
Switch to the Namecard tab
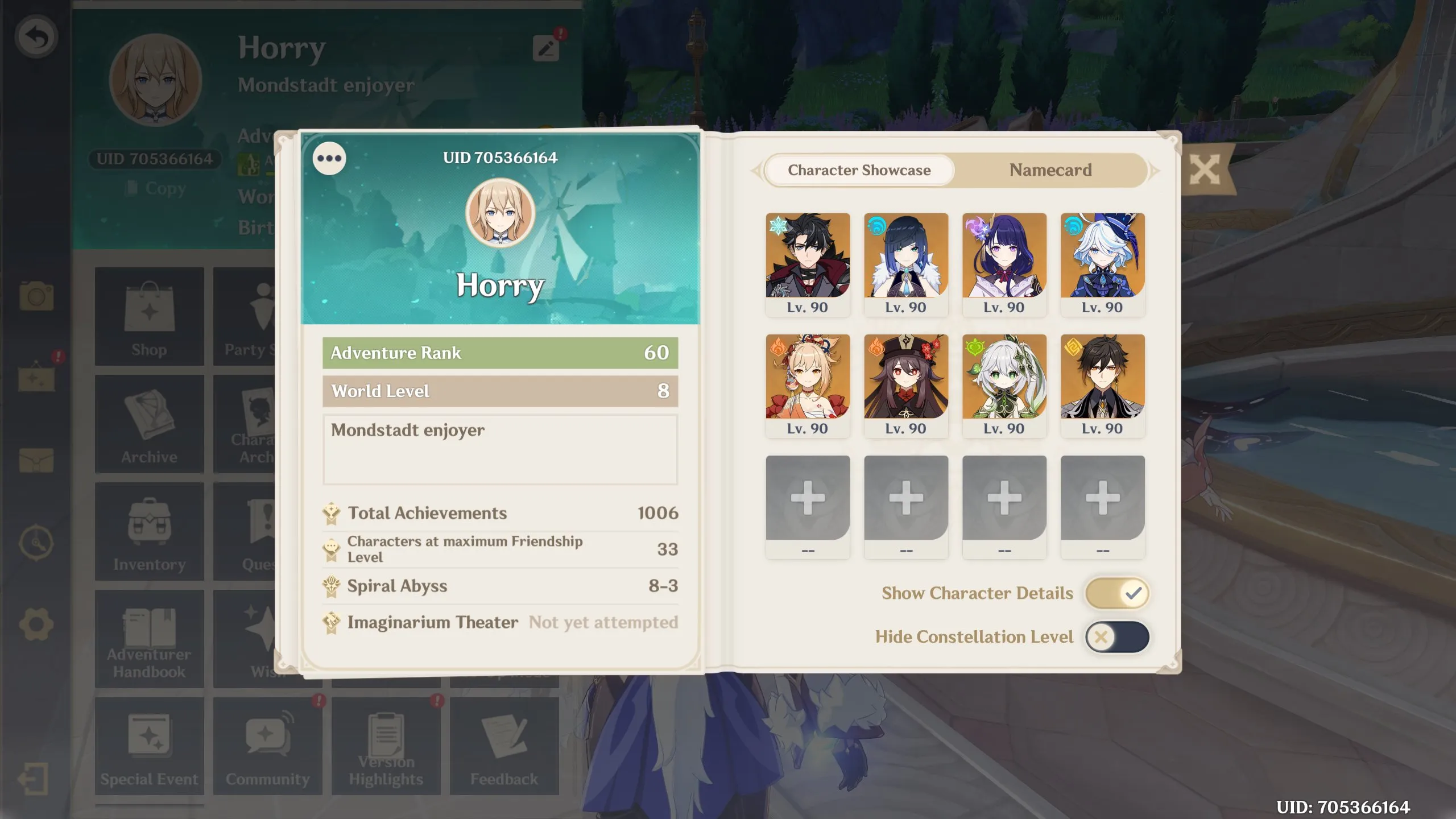(1050, 170)
